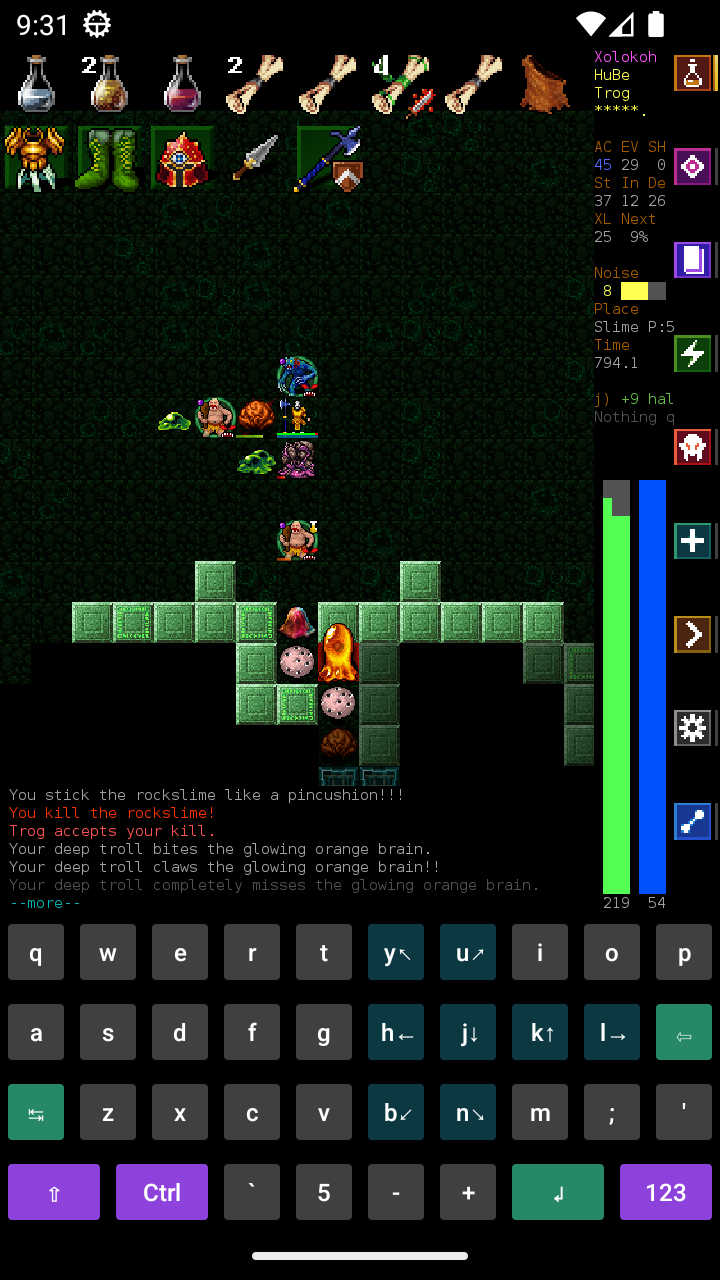720x1280 pixels.
Task: Open the red monster list tab
Action: point(692,447)
